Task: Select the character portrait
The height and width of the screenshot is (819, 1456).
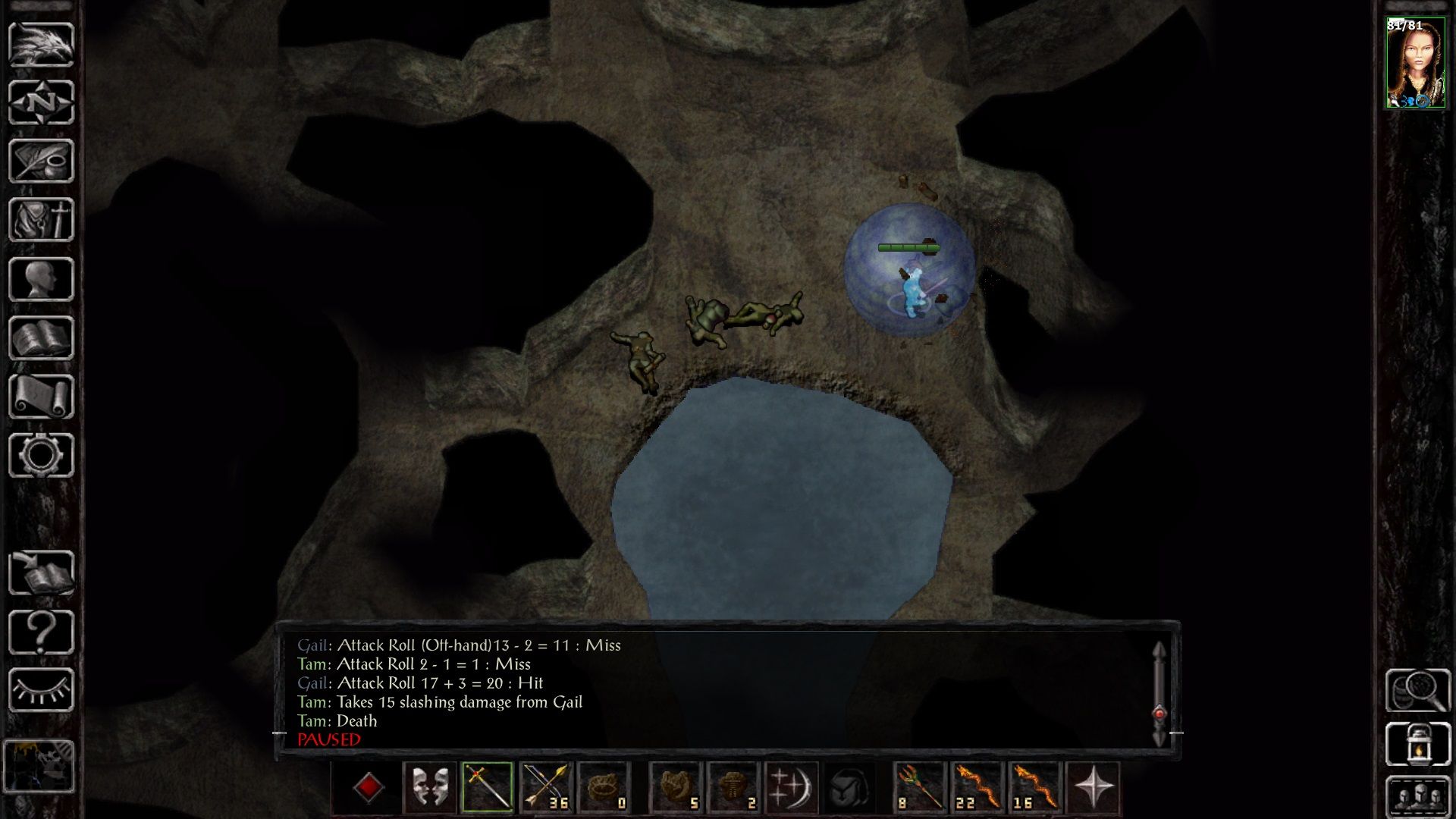Action: pos(1415,64)
